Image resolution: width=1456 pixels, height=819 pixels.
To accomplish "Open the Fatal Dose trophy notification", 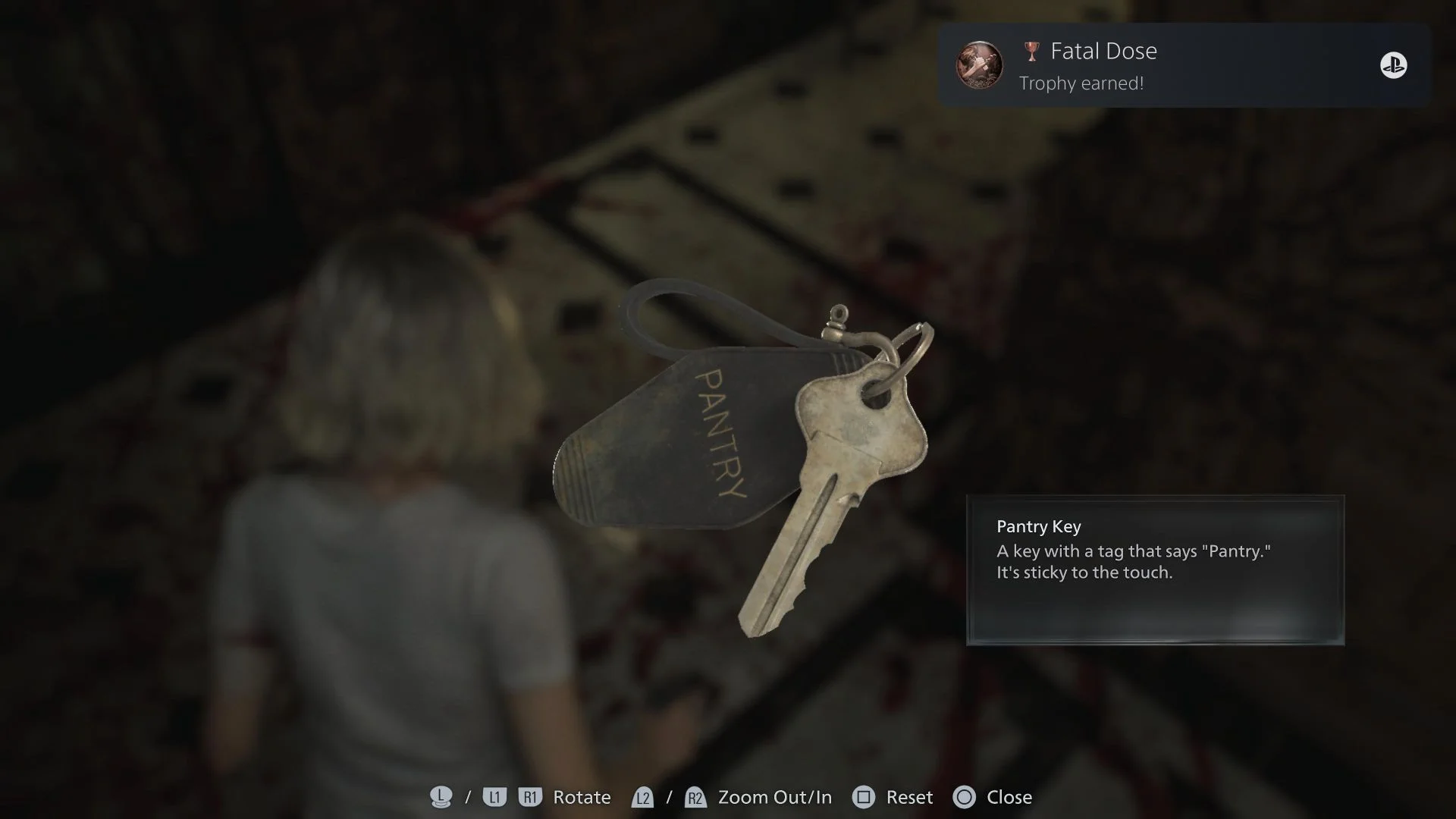I will coord(1183,65).
